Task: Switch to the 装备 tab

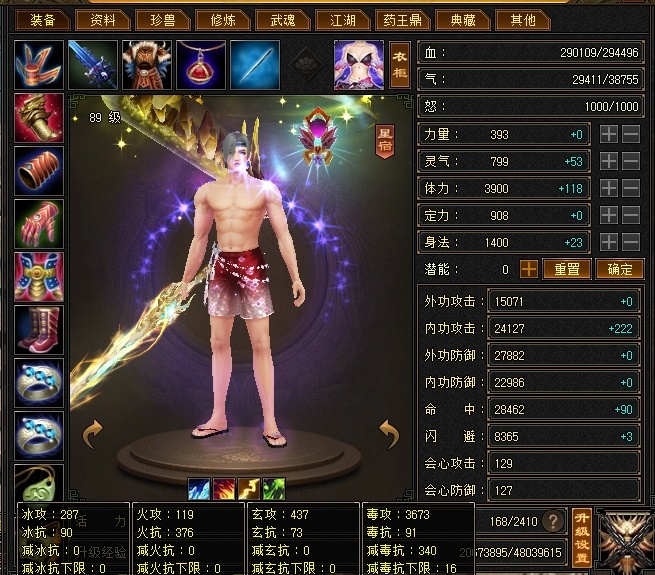Action: pos(42,19)
